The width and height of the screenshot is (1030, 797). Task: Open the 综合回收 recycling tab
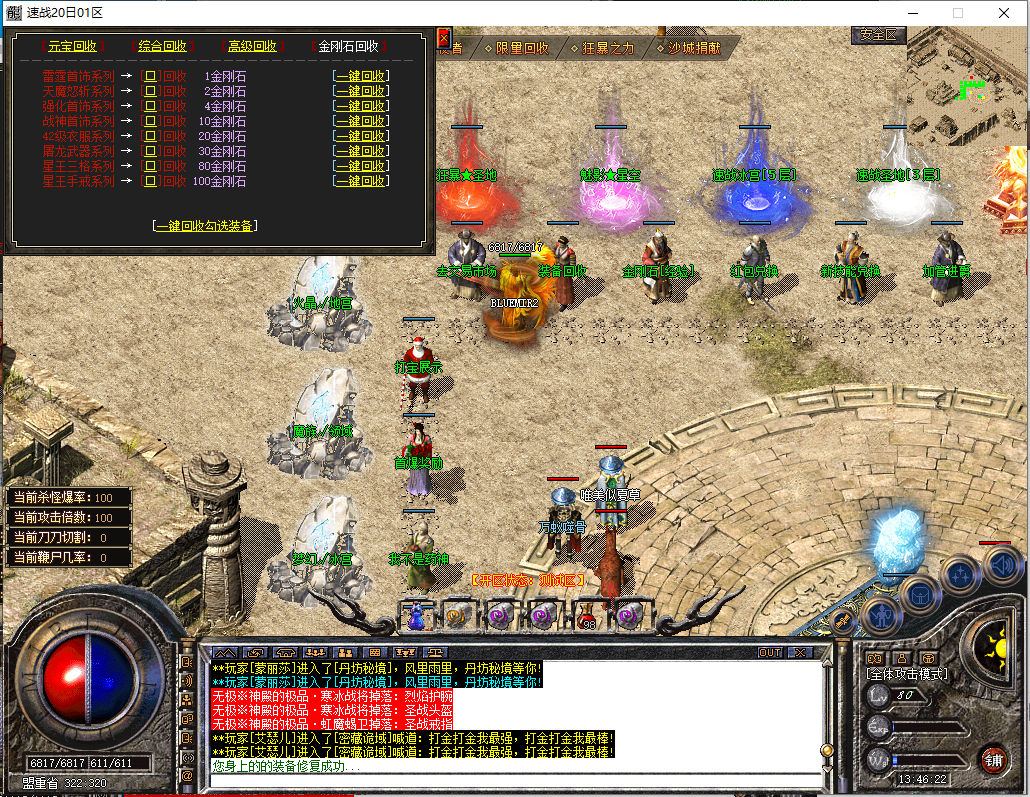[160, 46]
